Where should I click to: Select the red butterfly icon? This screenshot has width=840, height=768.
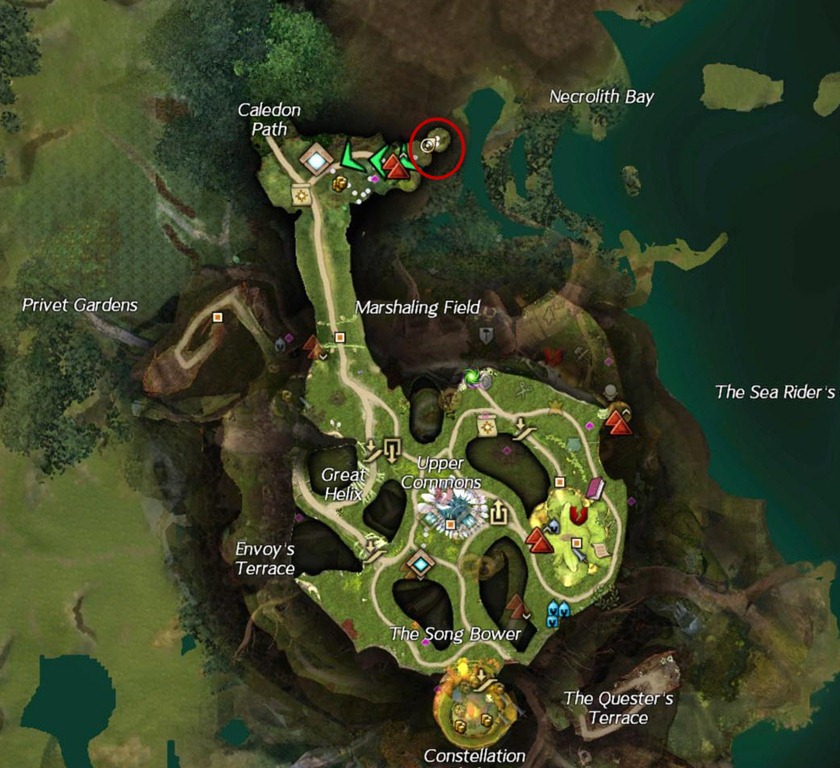click(x=553, y=354)
